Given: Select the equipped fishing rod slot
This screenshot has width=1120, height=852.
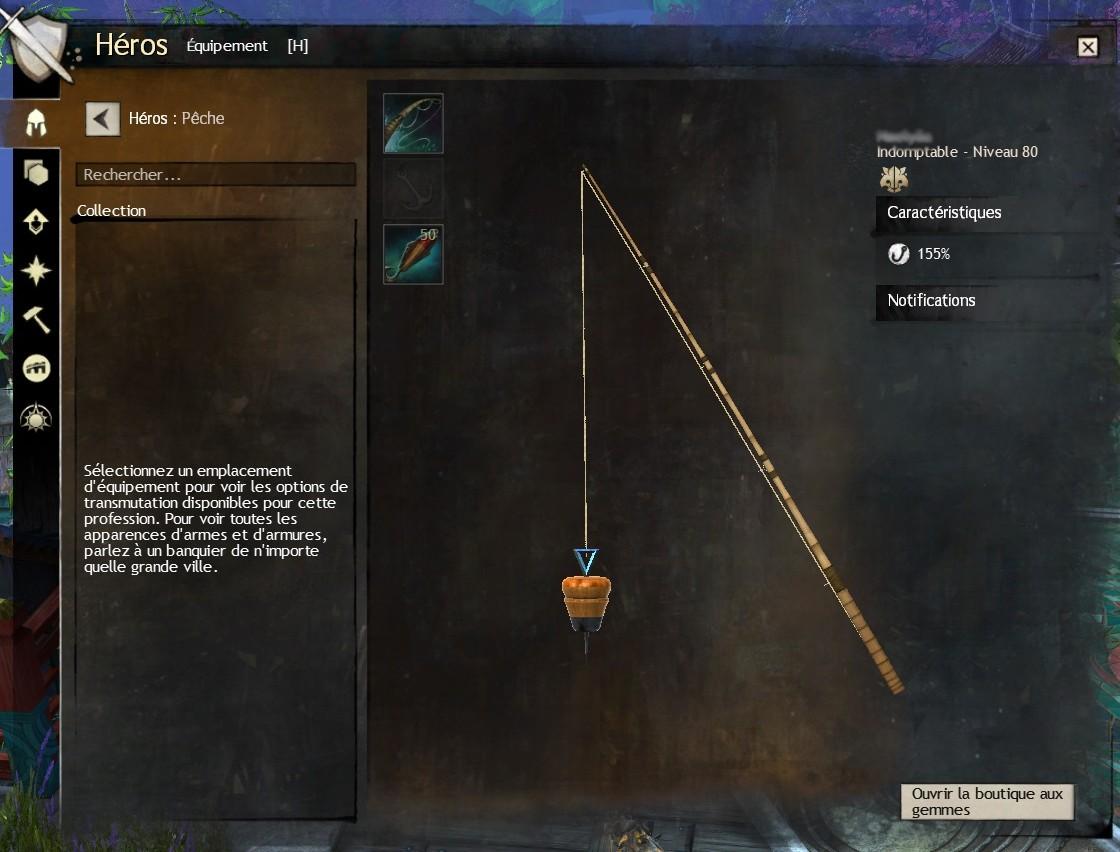Looking at the screenshot, I should 413,123.
